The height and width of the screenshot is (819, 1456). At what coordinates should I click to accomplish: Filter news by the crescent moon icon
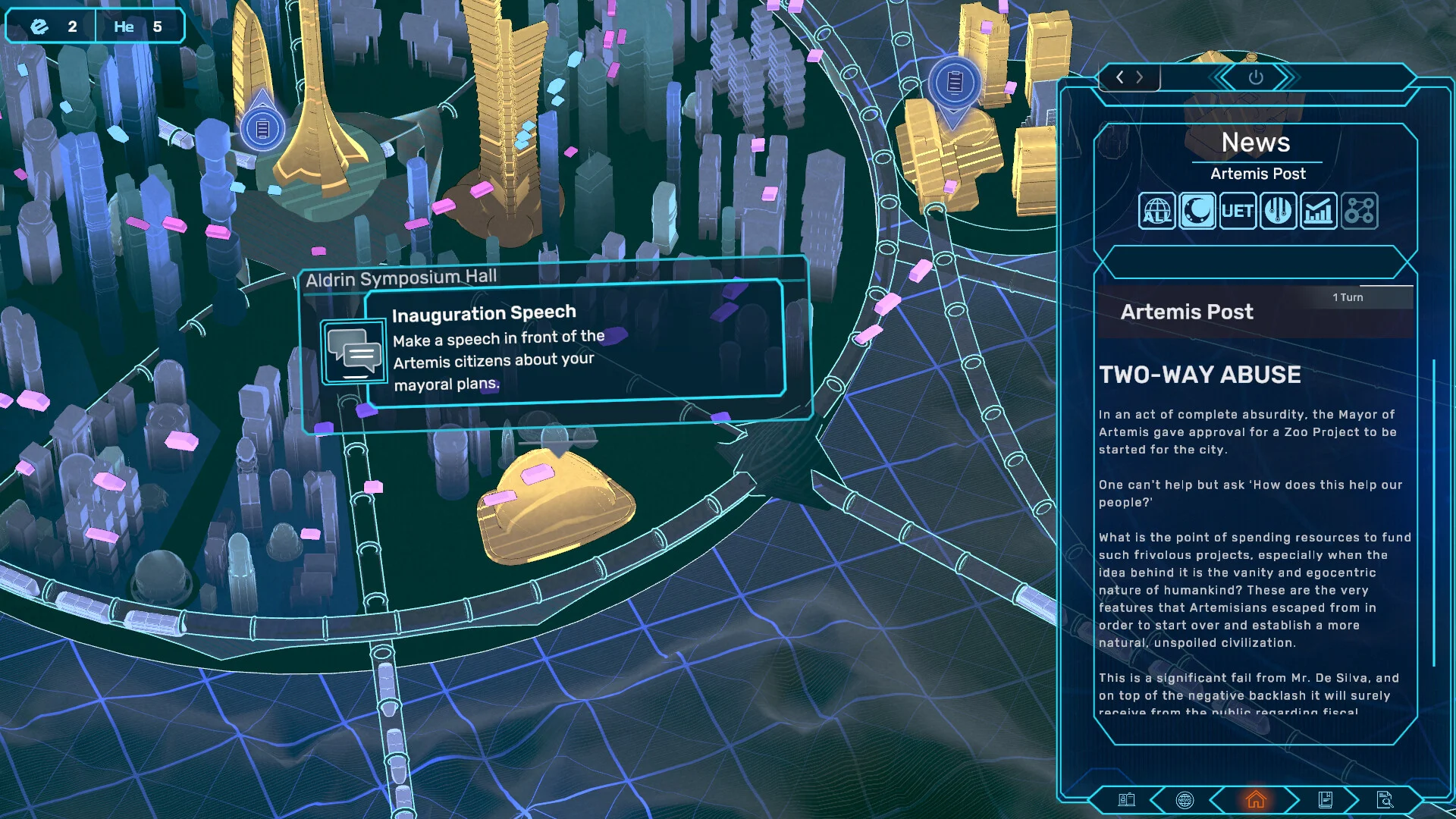(x=1197, y=212)
